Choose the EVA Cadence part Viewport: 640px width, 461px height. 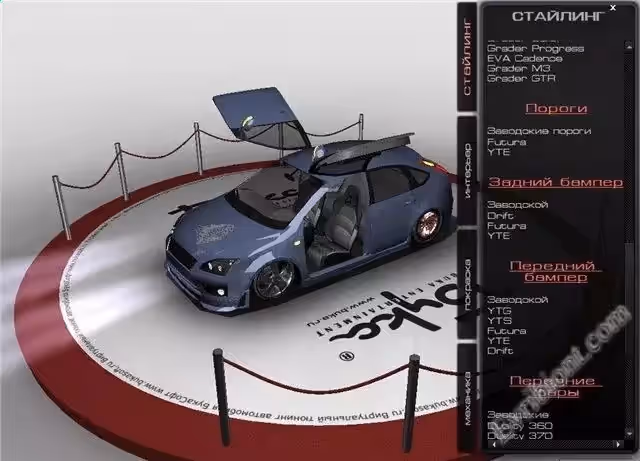tap(524, 58)
